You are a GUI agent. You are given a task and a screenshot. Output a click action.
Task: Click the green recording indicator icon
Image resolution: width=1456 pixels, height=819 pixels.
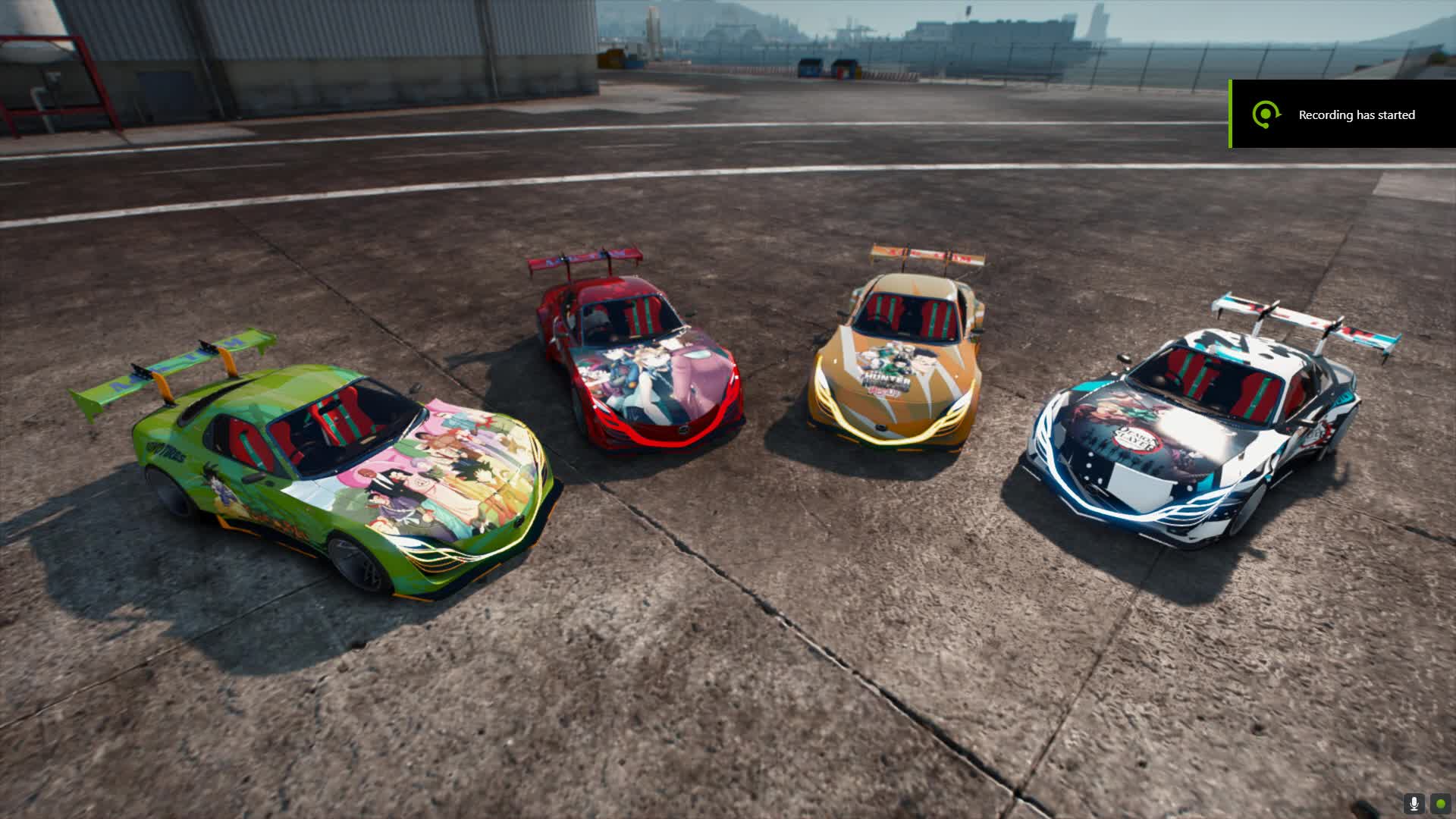coord(1440,804)
